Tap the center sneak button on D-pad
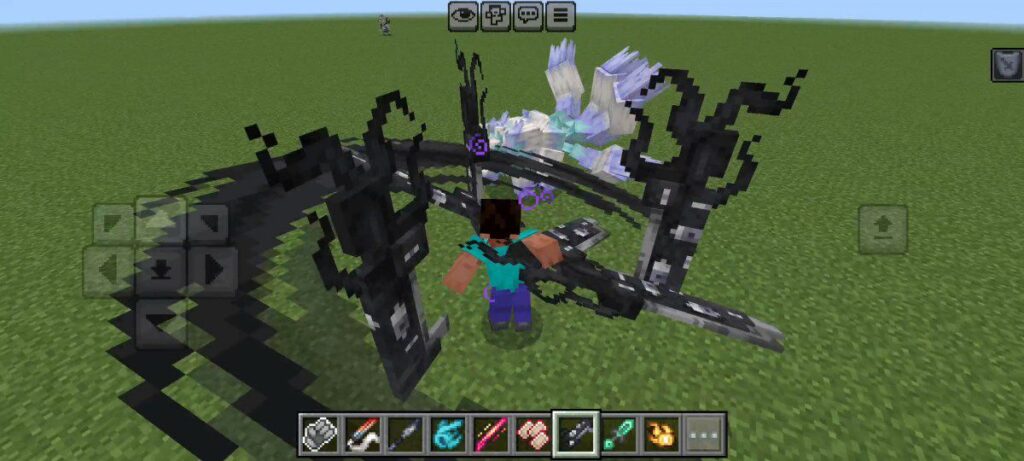The image size is (1024, 461). pos(160,270)
